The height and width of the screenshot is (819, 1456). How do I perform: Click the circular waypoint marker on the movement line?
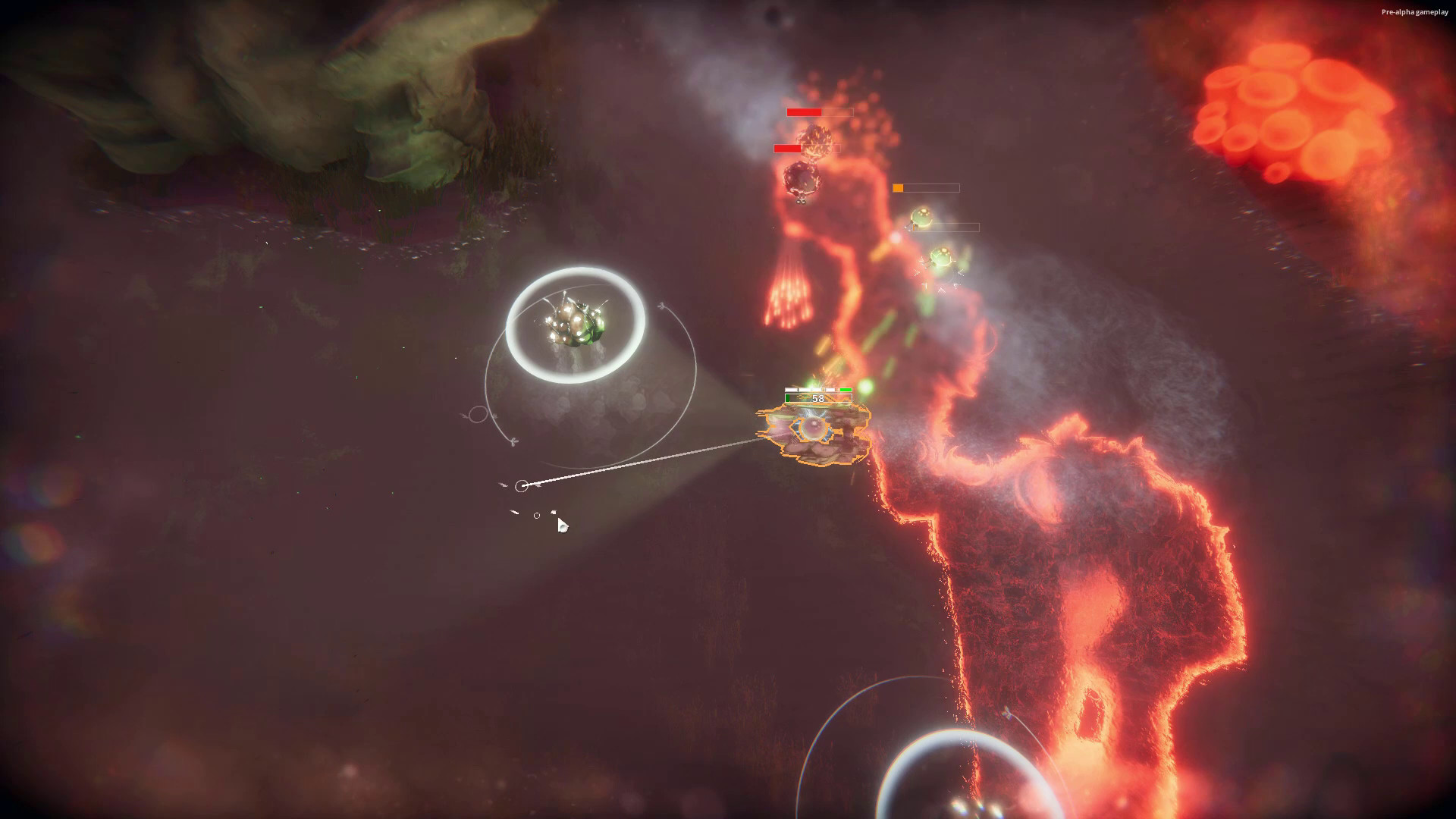[522, 484]
